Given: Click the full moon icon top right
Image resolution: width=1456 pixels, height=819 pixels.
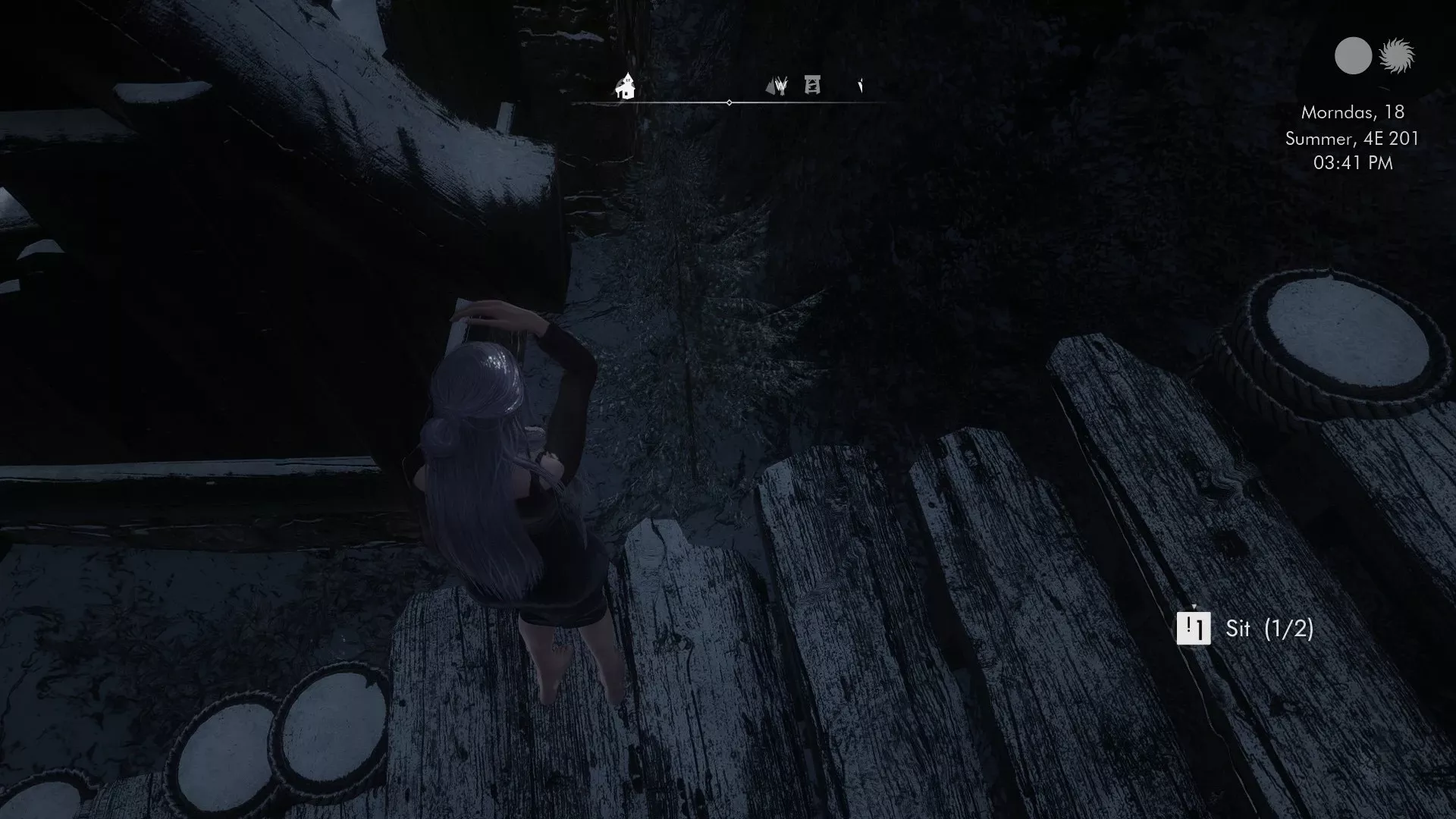Looking at the screenshot, I should [1351, 55].
